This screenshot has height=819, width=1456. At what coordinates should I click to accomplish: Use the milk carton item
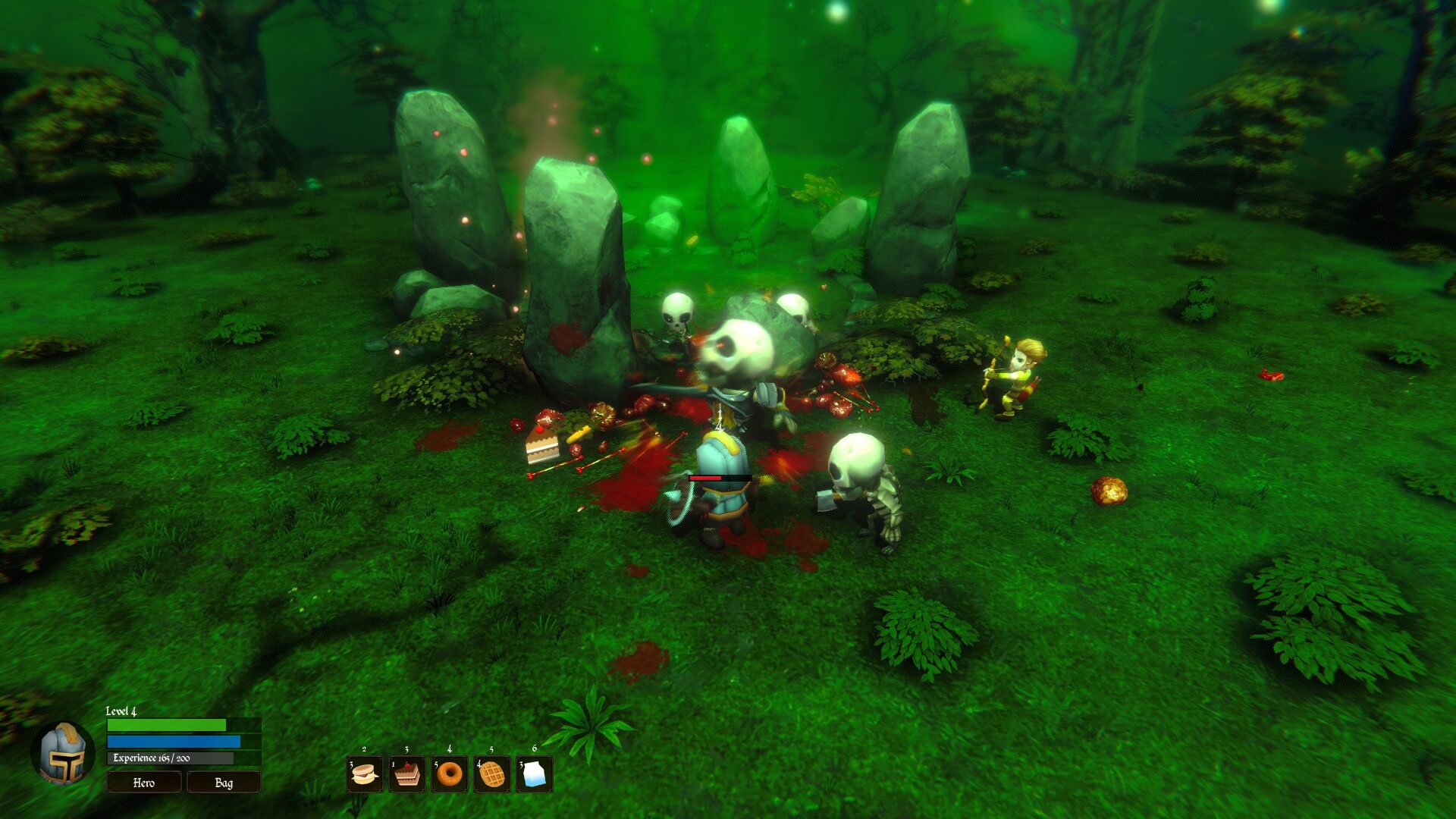click(x=535, y=774)
